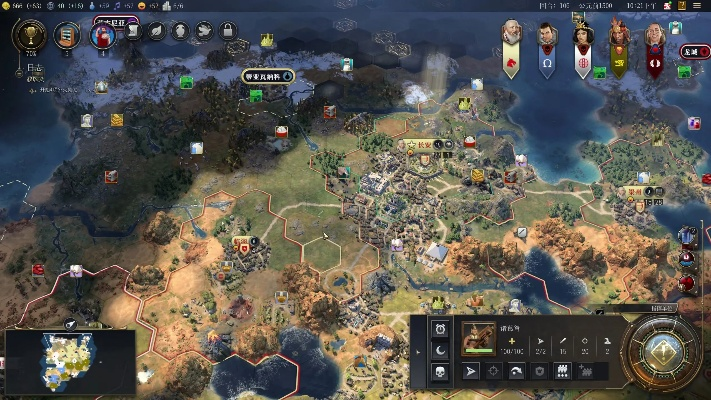Screen dimensions: 711x400
Task: Click the minimap
Action: (70, 360)
